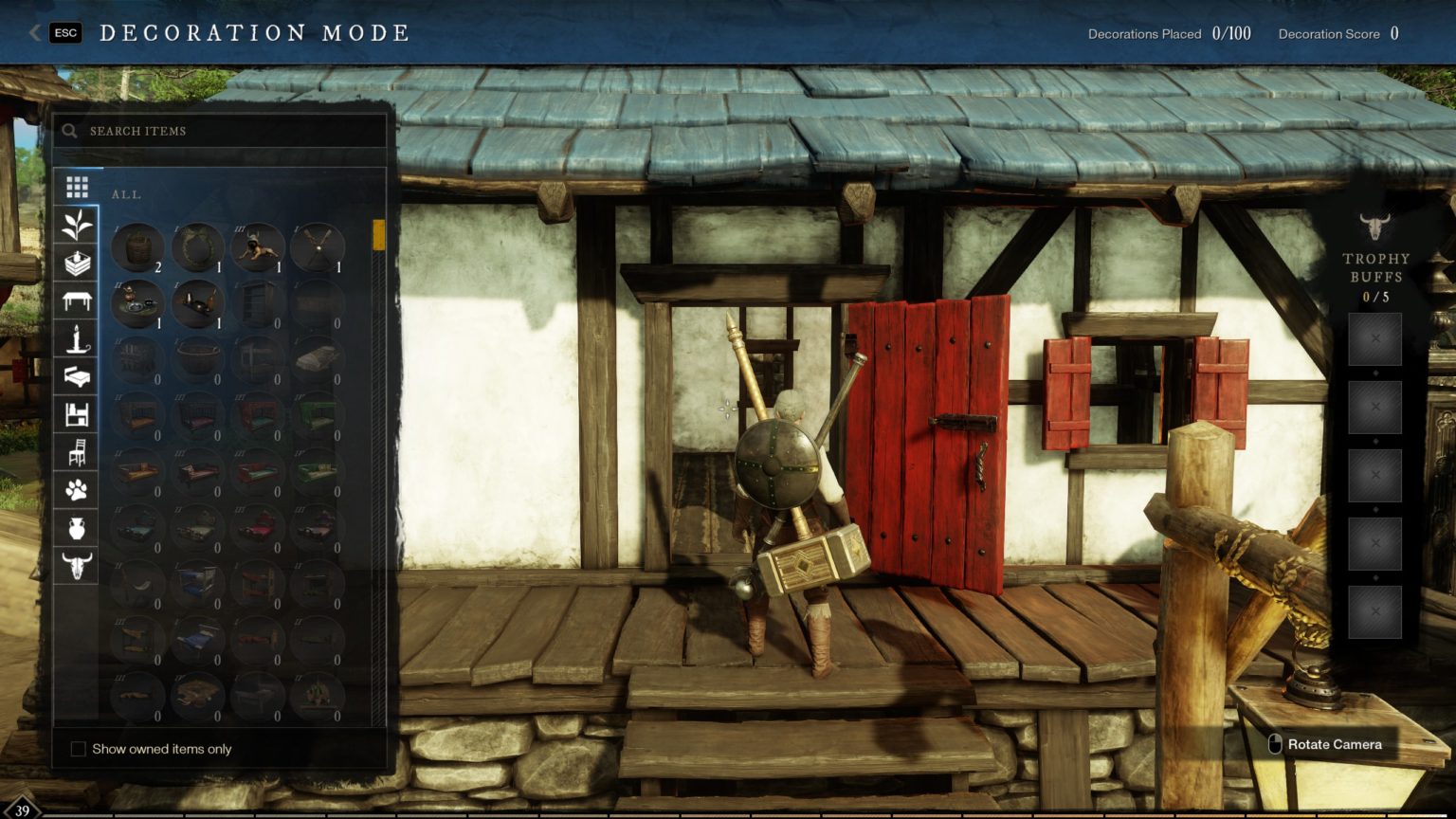The image size is (1456, 819).
Task: Switch to the bull skull trophies tab
Action: [x=77, y=566]
